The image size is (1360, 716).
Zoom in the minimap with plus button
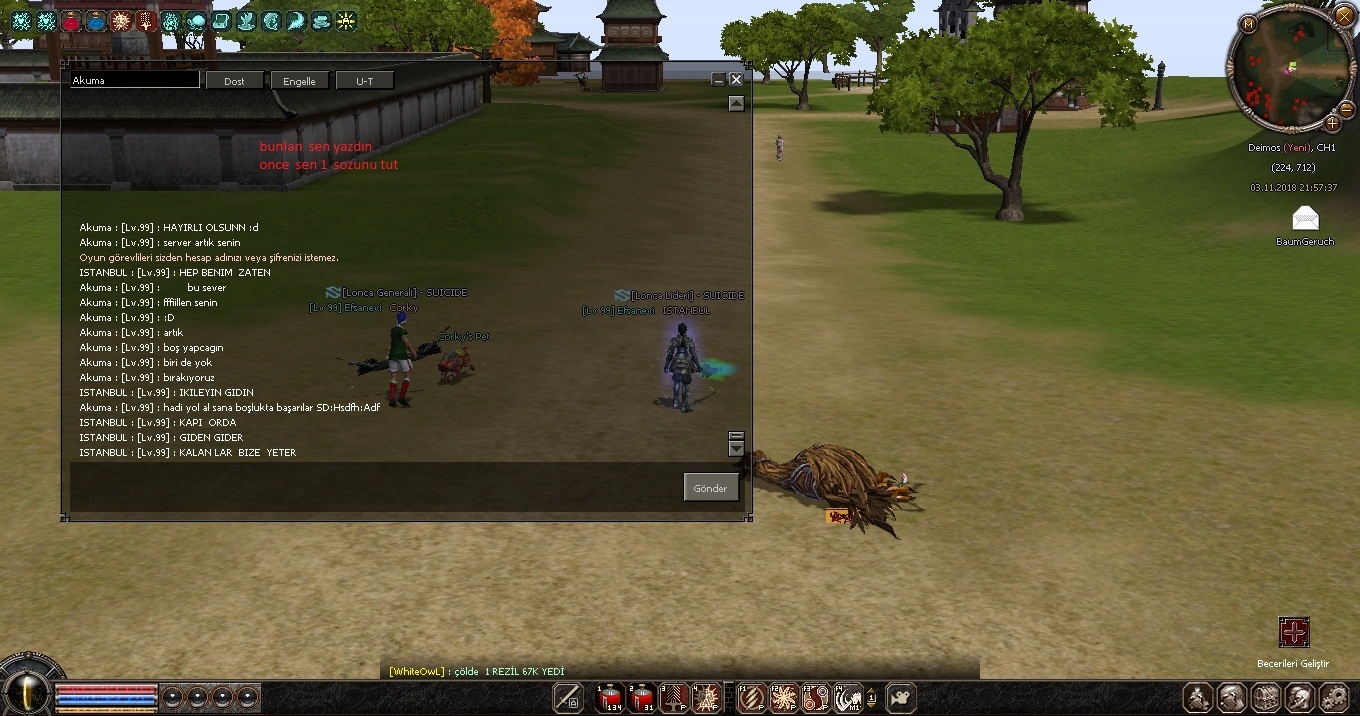pos(1333,124)
